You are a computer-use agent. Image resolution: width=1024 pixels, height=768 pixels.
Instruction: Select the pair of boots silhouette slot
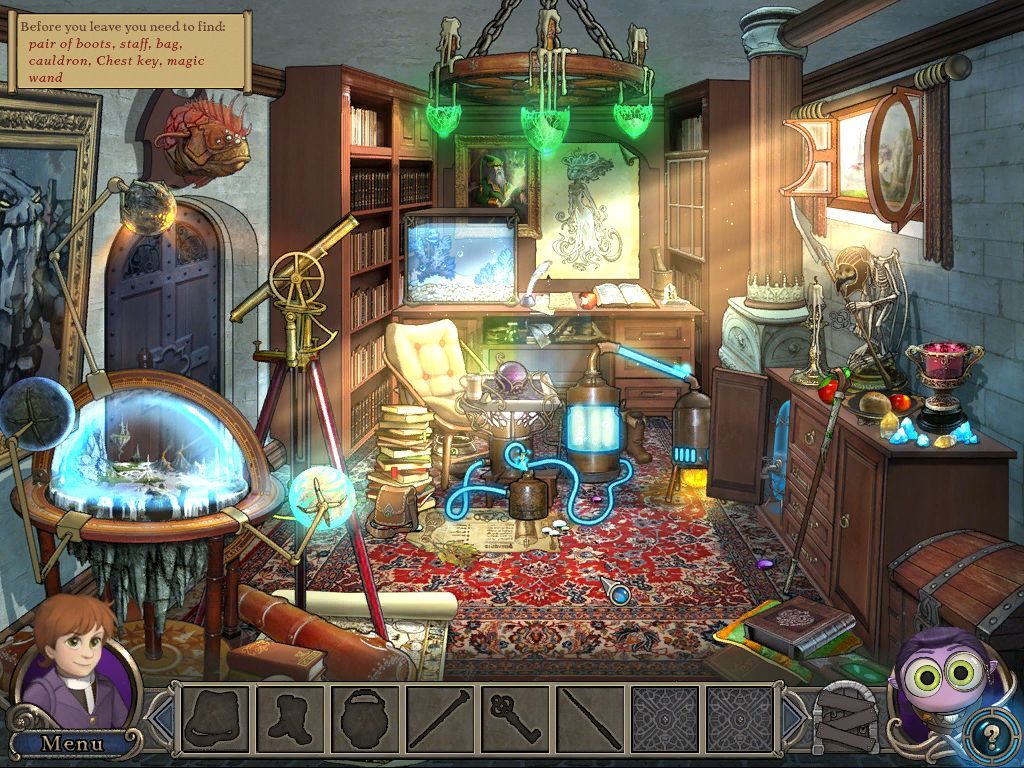tap(291, 718)
